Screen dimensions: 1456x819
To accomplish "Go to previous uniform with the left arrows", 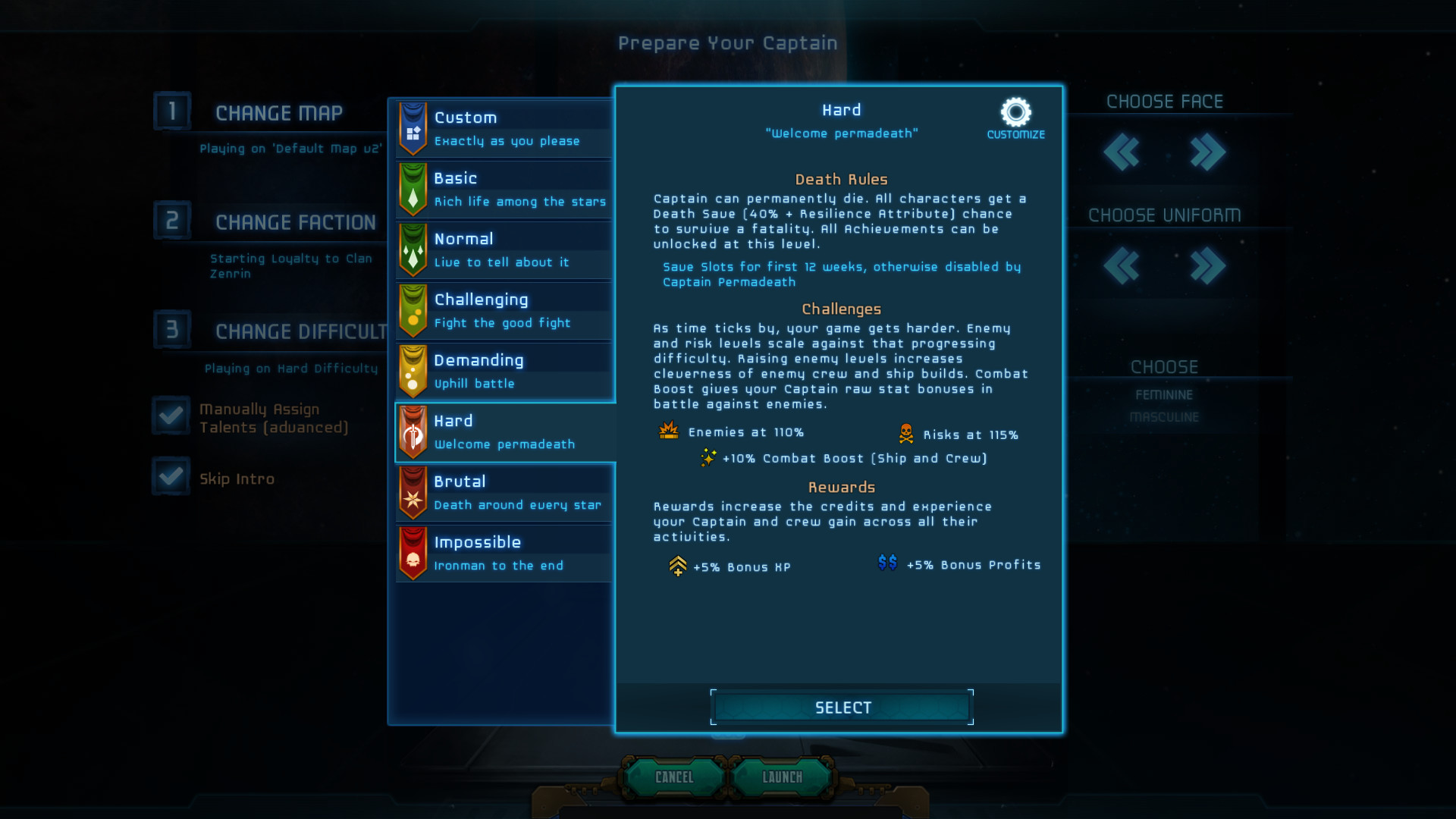I will (1123, 266).
